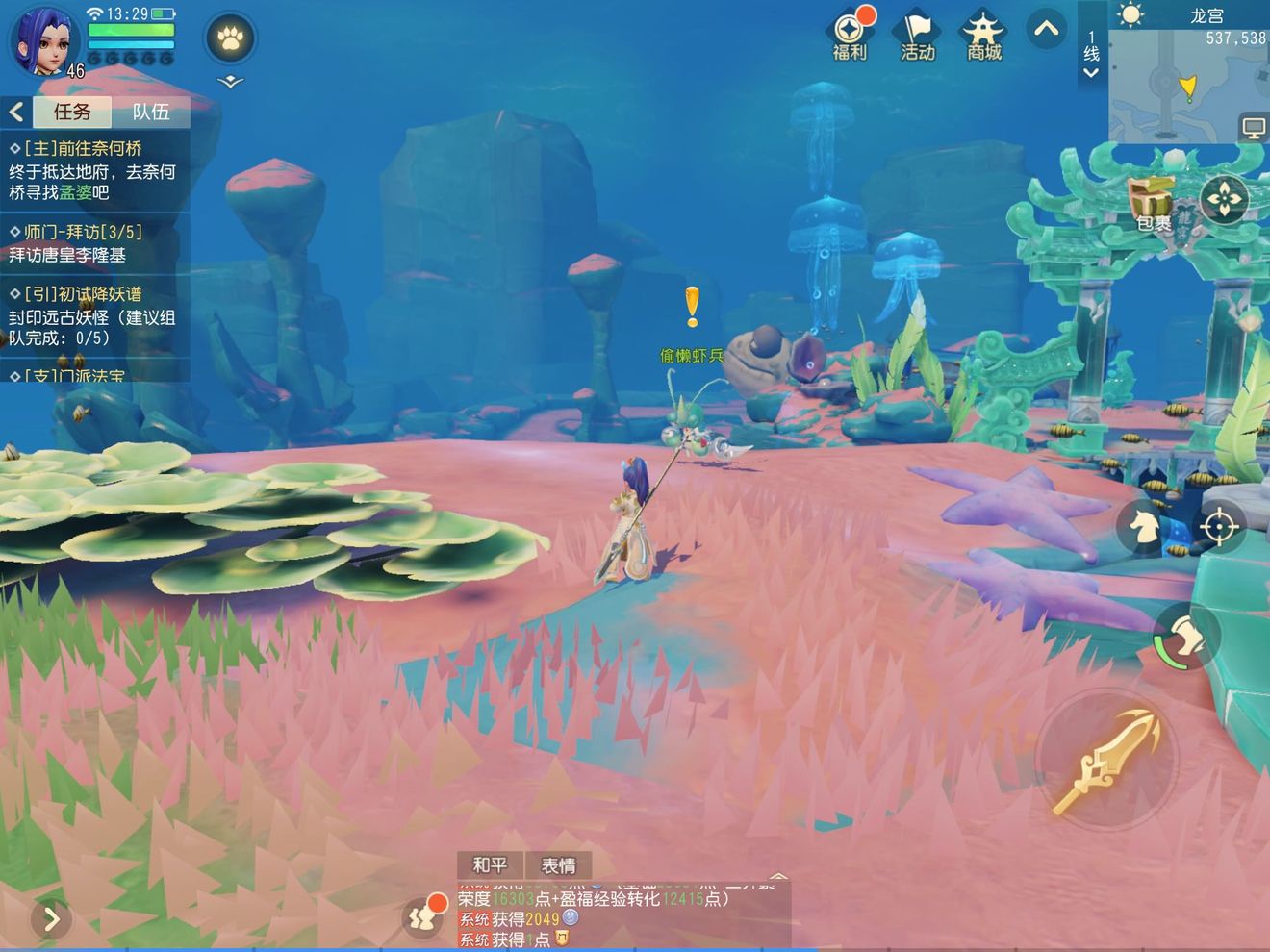Open the 包裹 inventory bag
Viewport: 1270px width, 952px height.
[x=1154, y=204]
